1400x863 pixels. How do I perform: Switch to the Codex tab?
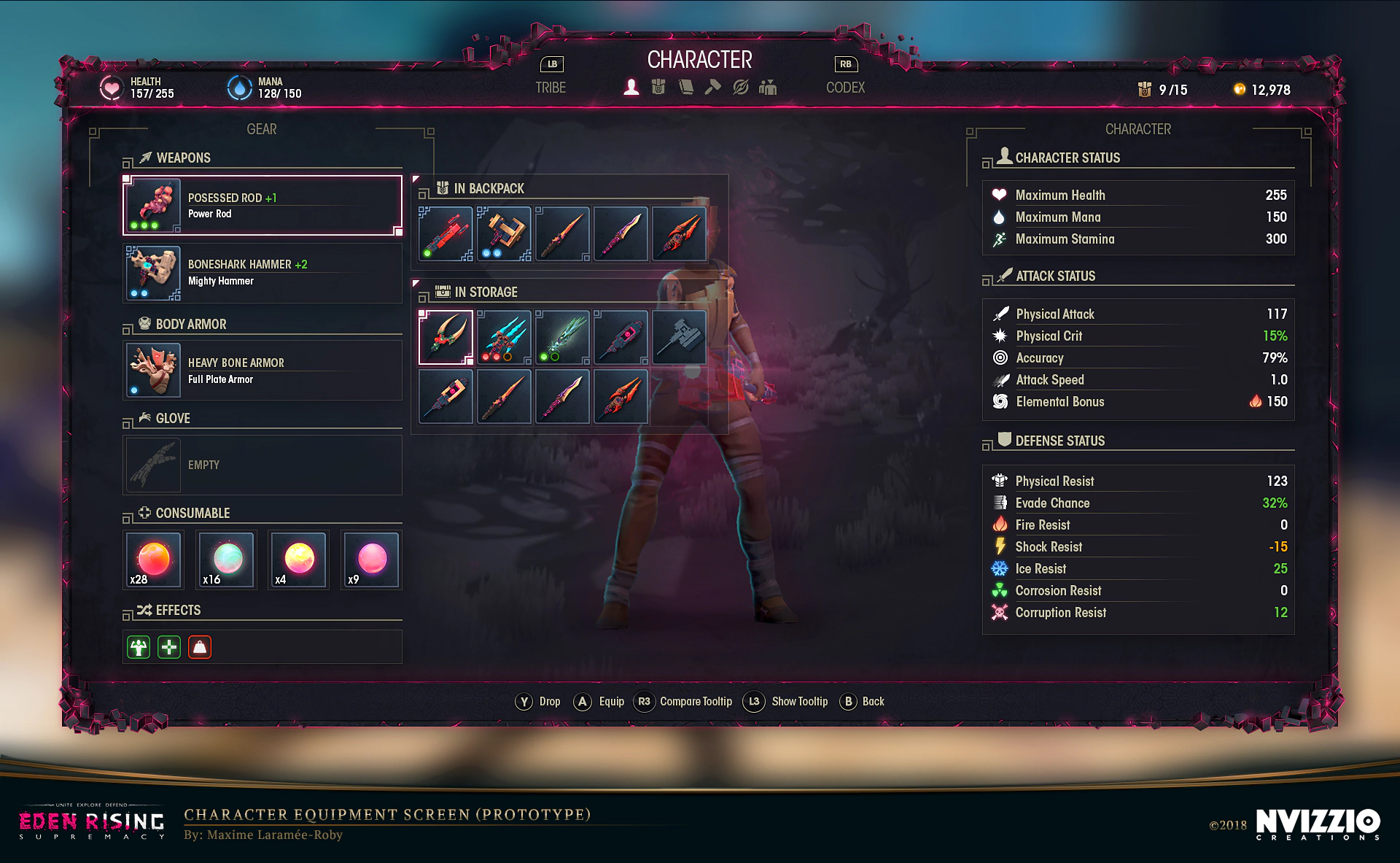[845, 88]
